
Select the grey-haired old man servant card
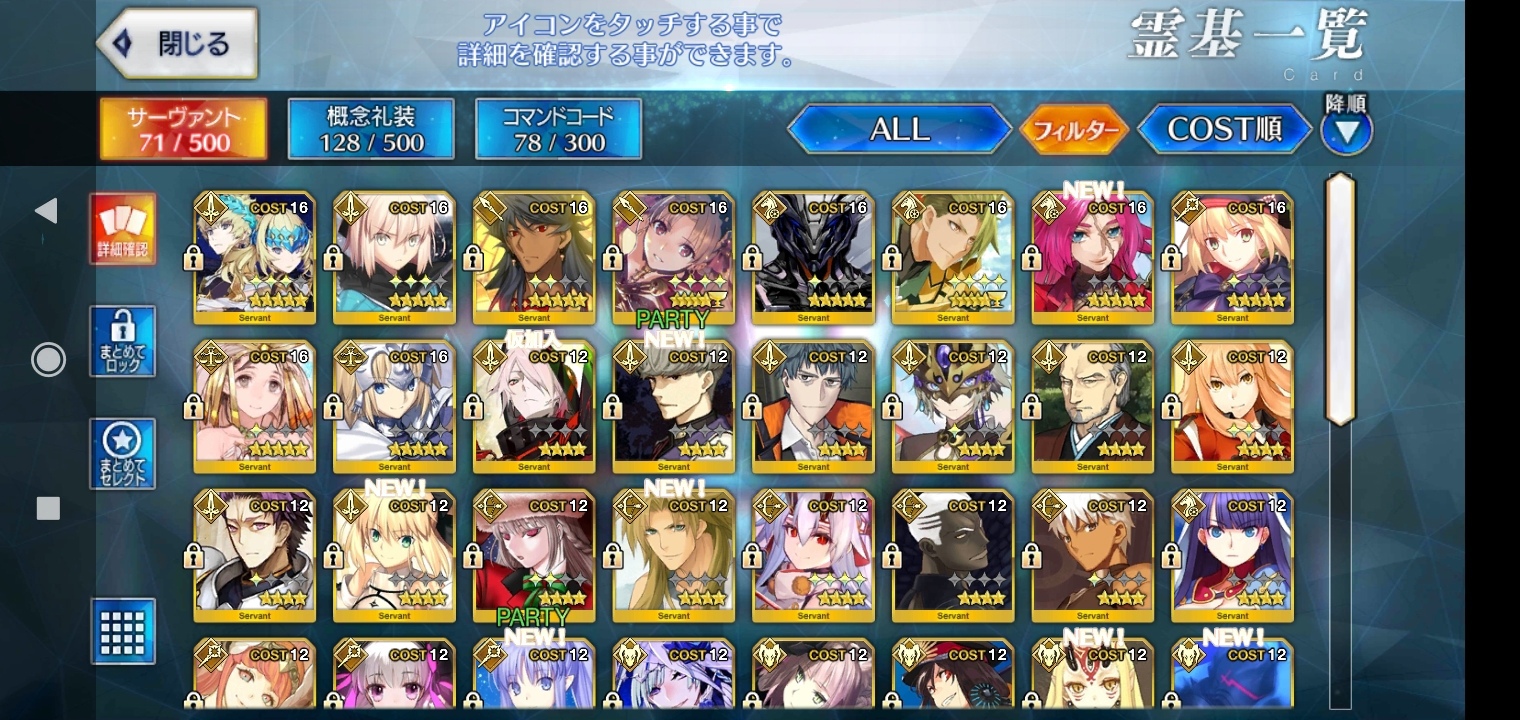pyautogui.click(x=1092, y=407)
